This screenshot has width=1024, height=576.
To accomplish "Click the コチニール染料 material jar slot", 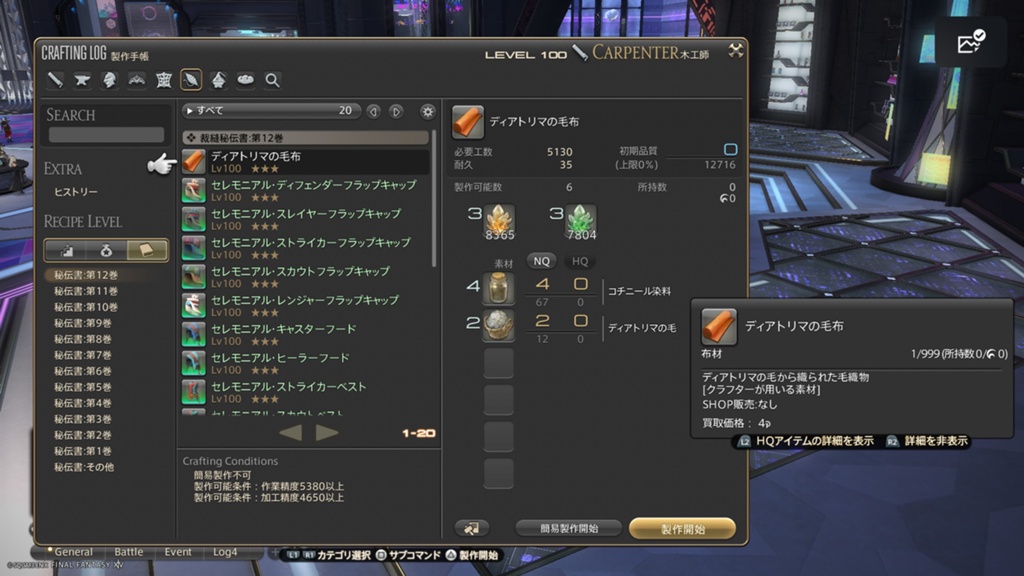I will [498, 290].
